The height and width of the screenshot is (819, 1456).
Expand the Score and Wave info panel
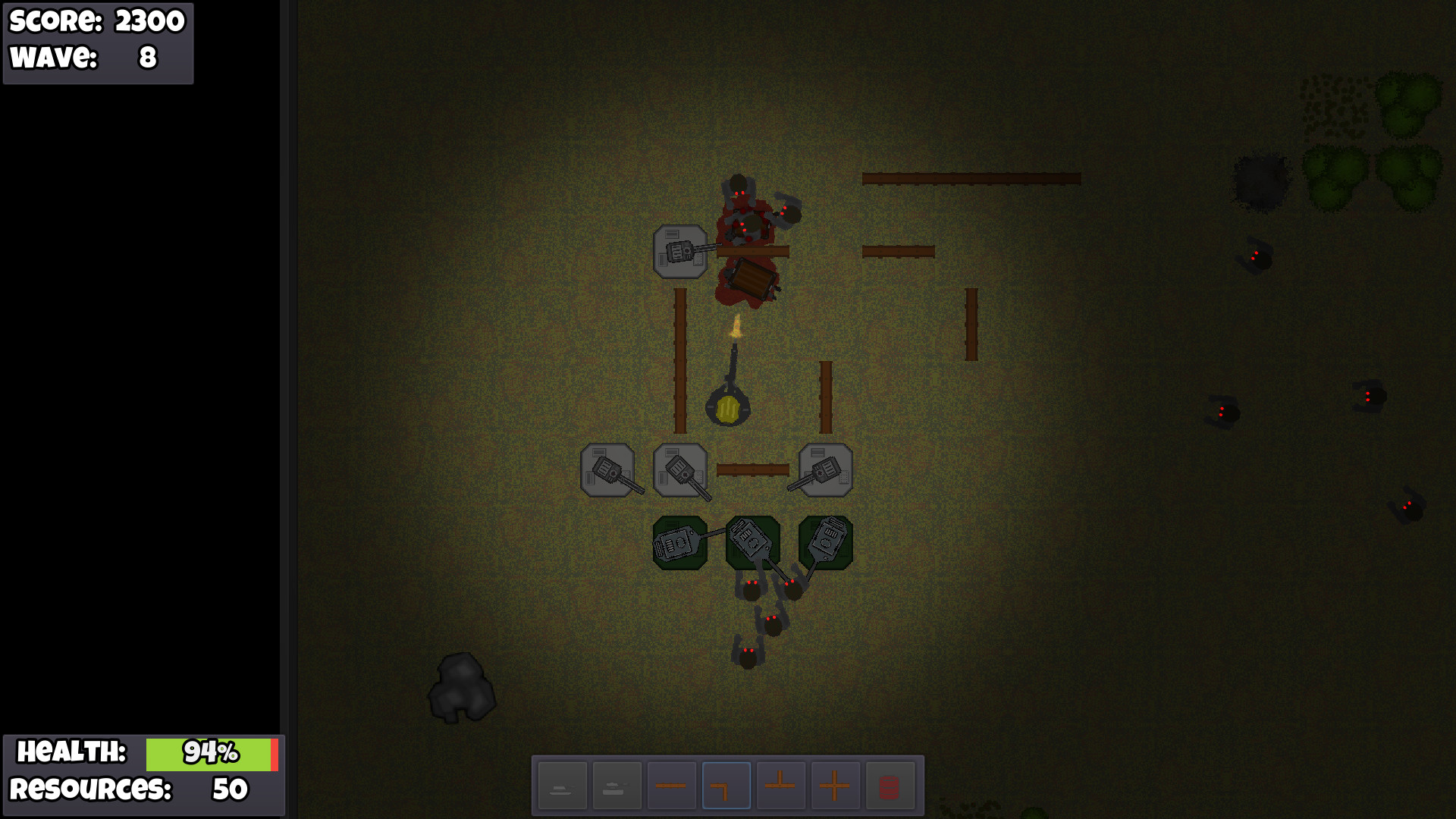pyautogui.click(x=97, y=43)
